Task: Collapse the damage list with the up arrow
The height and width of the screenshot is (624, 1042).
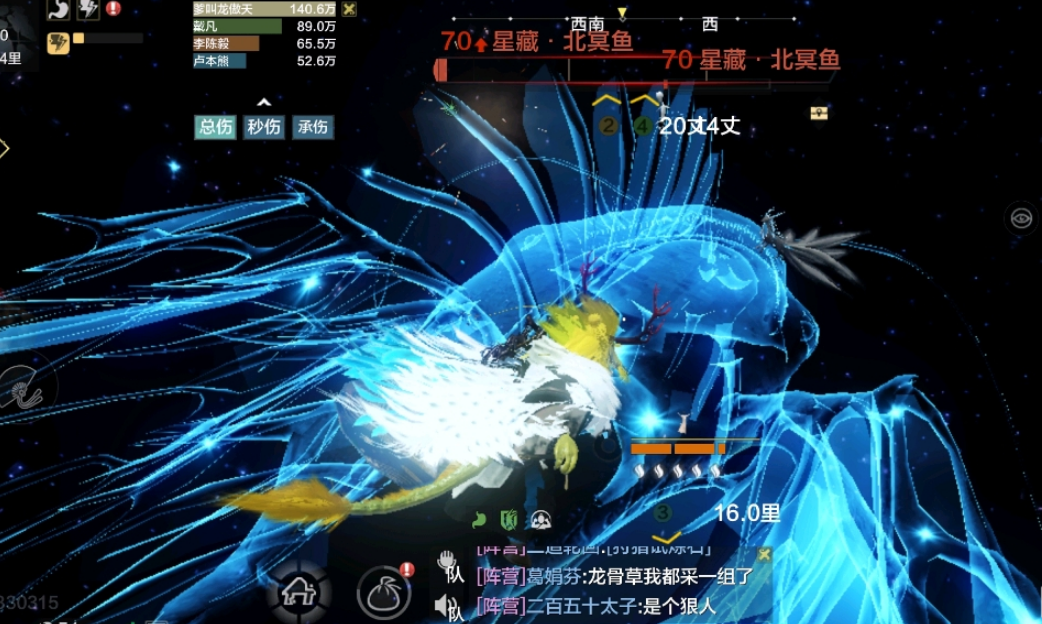Action: click(x=263, y=102)
